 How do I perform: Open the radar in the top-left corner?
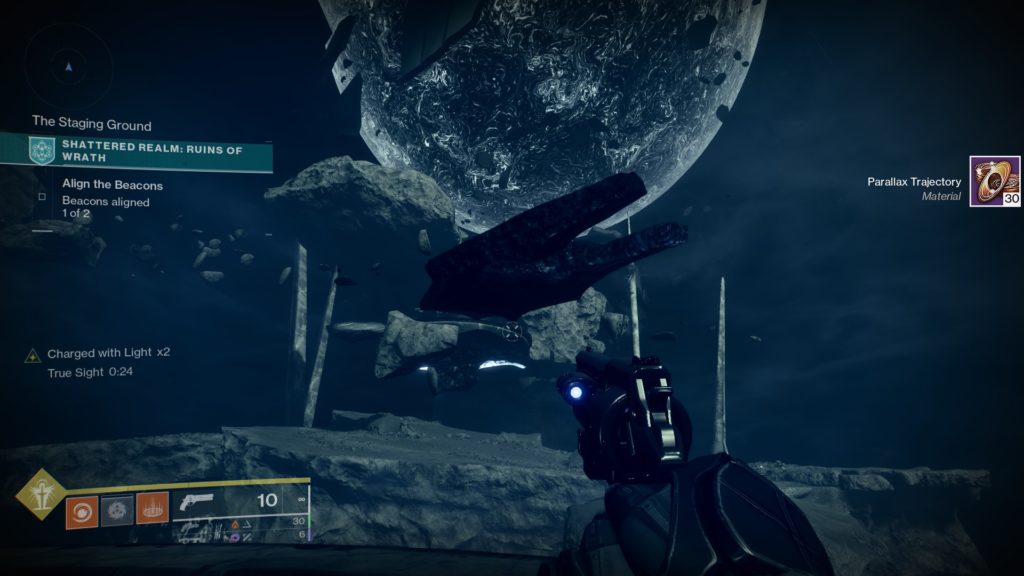[68, 67]
